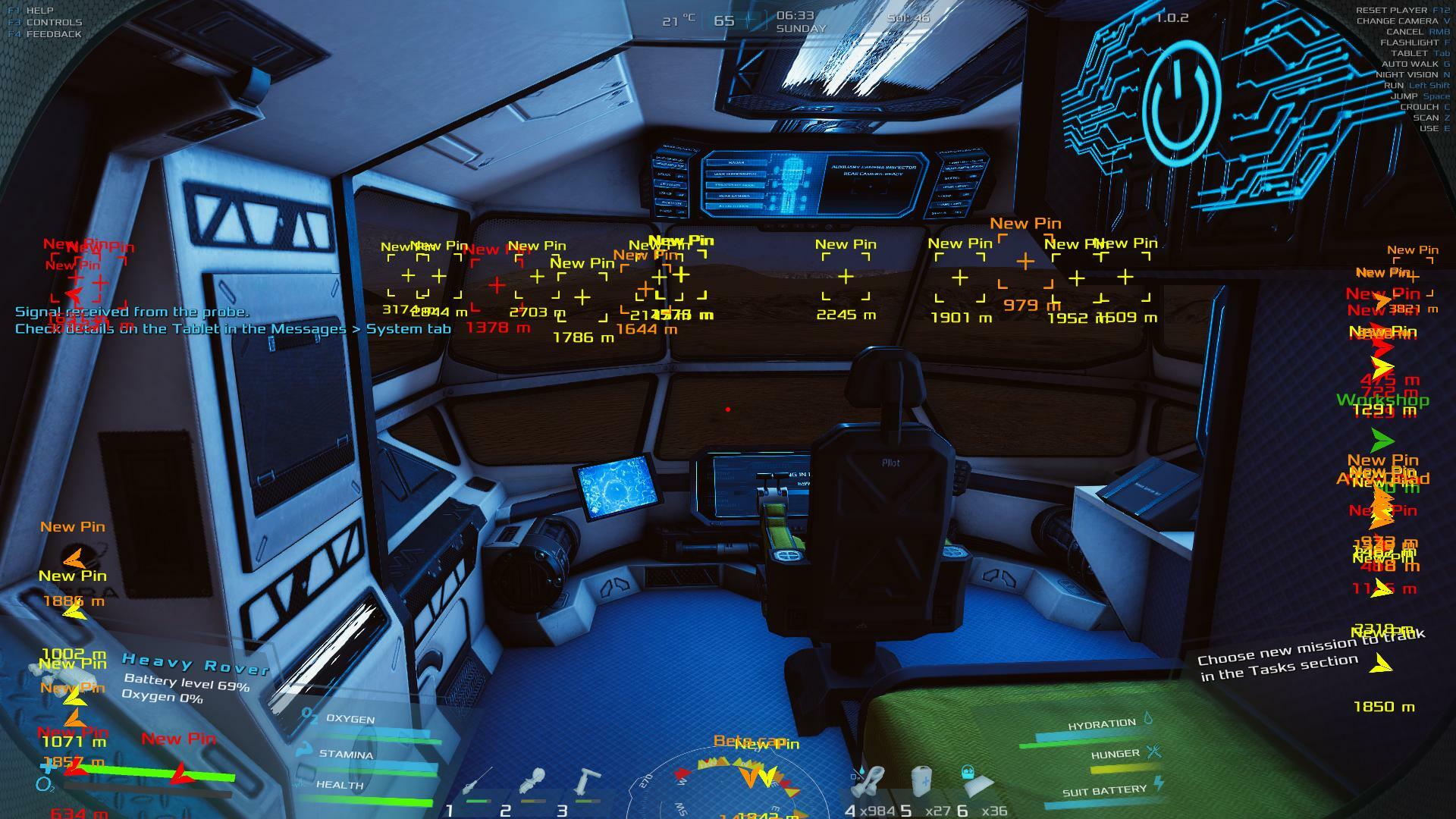This screenshot has width=1456, height=819.
Task: Choose hotbar slot 3 handheld tool
Action: tap(586, 783)
